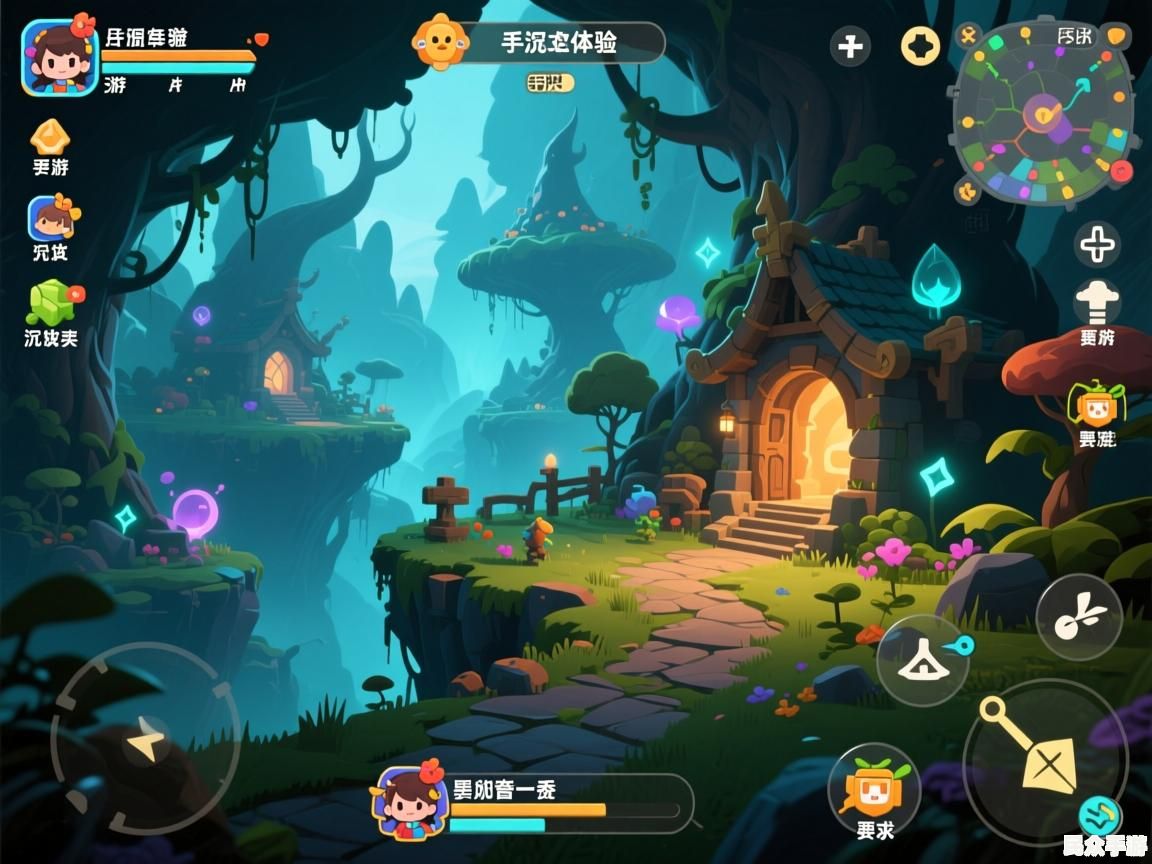Select the yellow gem icon in the sidebar
This screenshot has height=864, width=1152.
click(50, 137)
